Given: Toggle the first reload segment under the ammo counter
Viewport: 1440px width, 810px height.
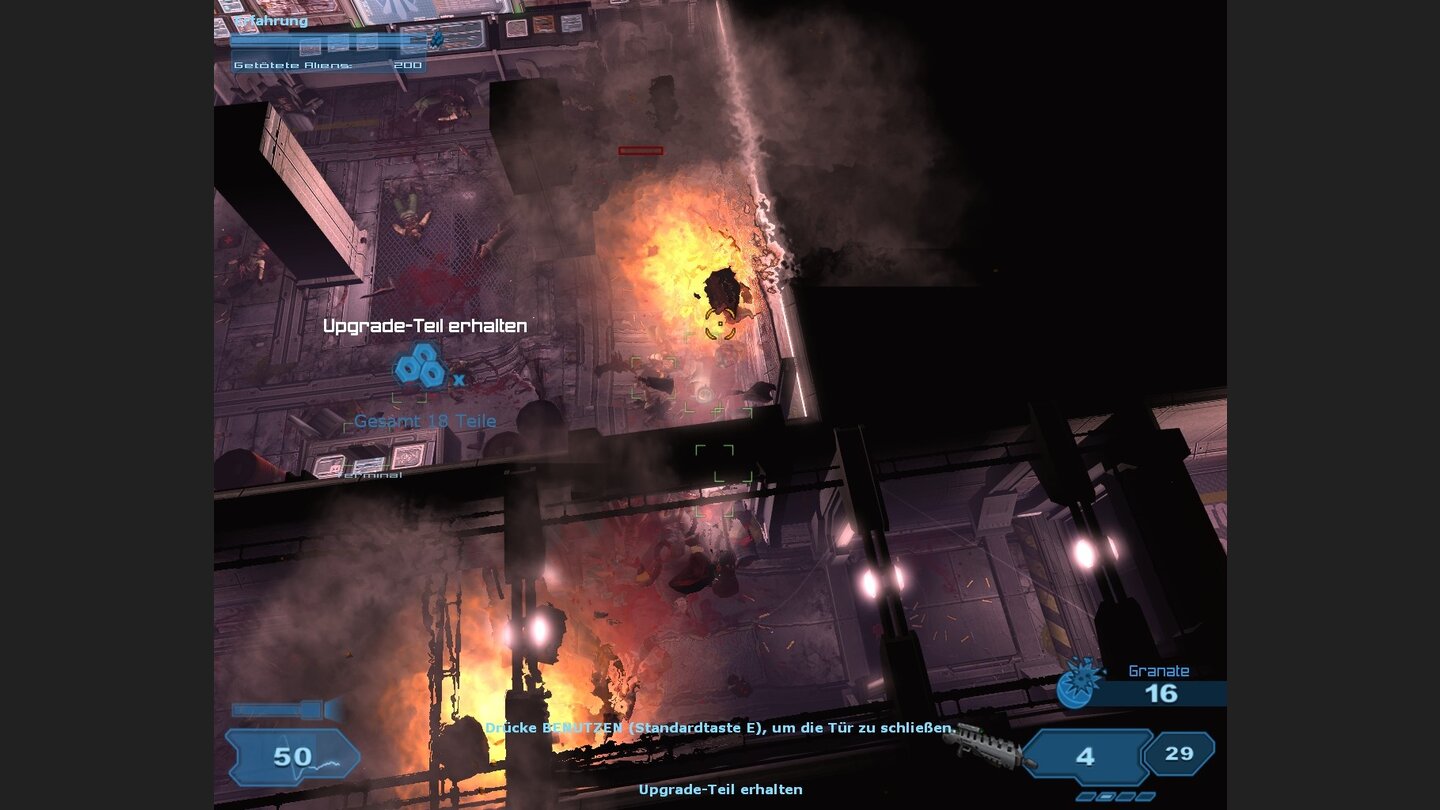Looking at the screenshot, I should click(x=1086, y=796).
